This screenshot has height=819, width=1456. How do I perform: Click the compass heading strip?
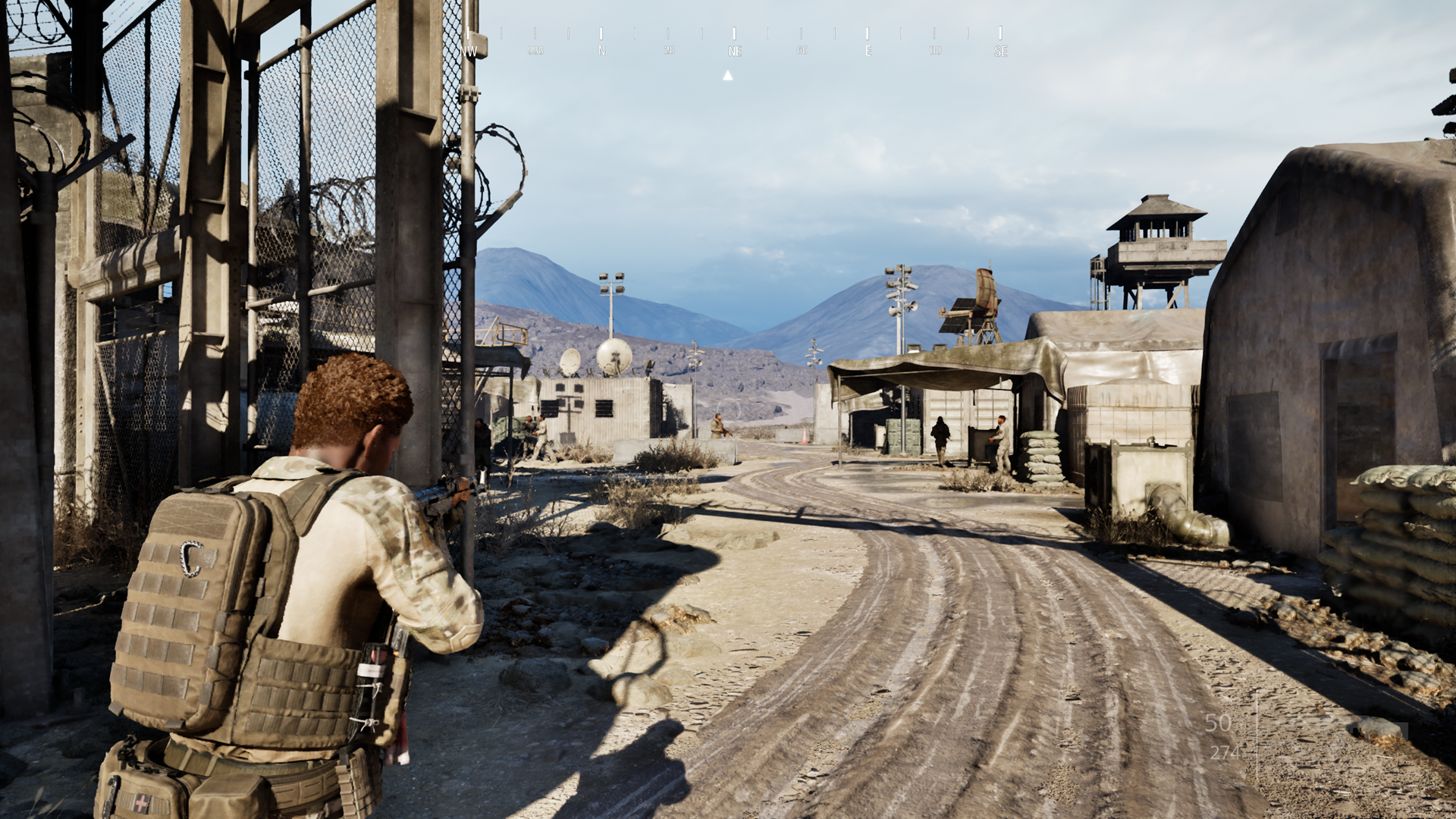(x=734, y=42)
